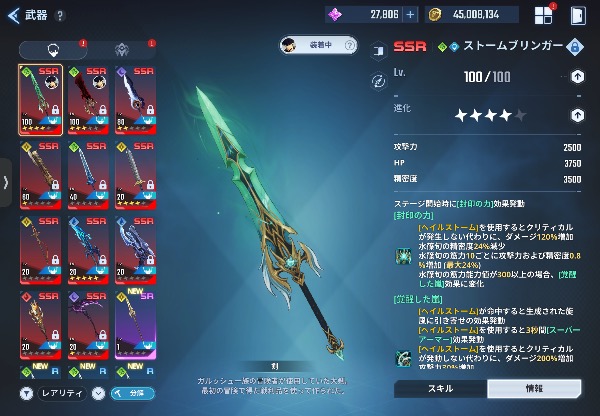
Task: Level up the weapon with the Lv. arrow
Action: (577, 76)
